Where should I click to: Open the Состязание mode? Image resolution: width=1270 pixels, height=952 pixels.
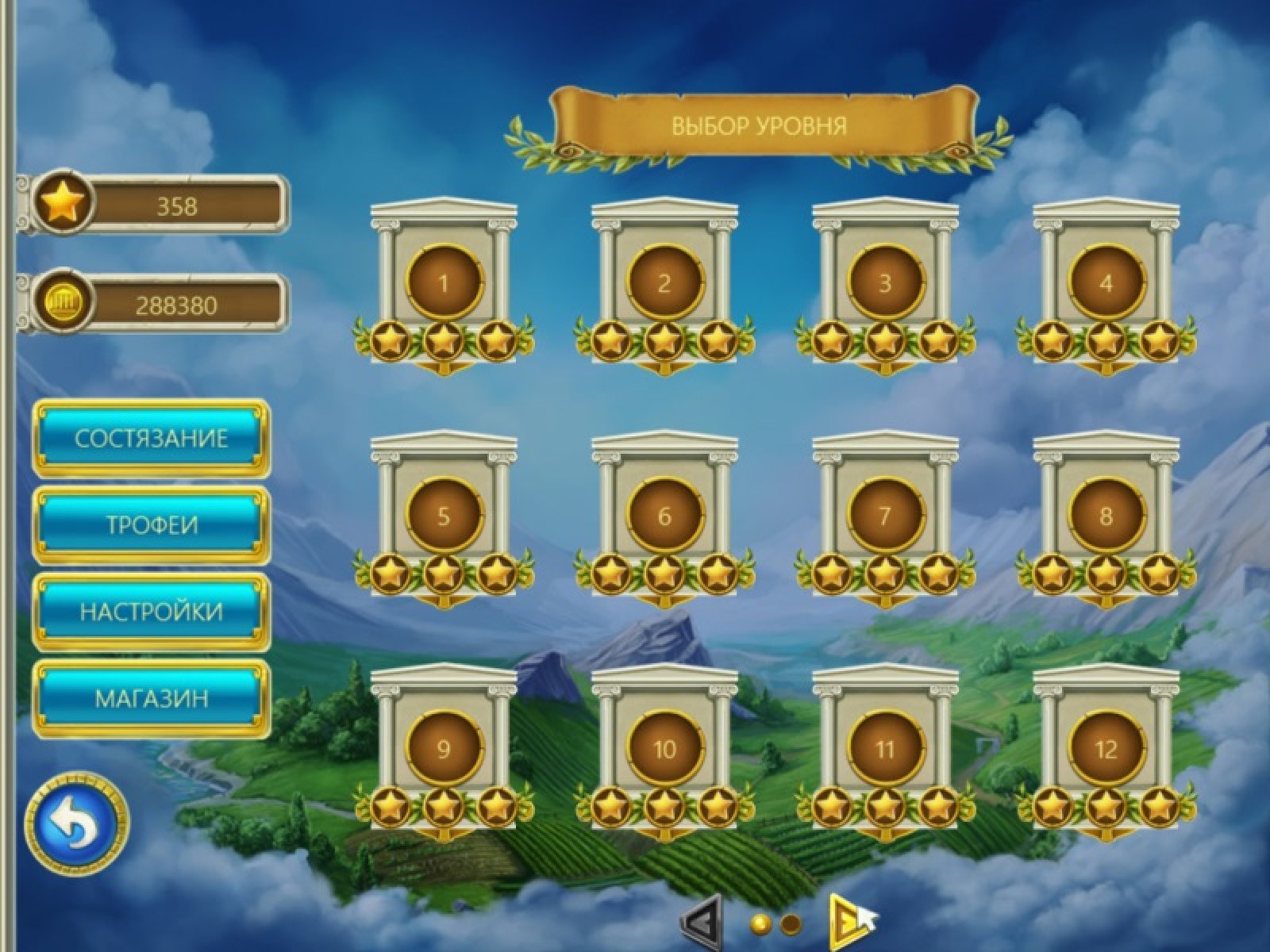[151, 439]
